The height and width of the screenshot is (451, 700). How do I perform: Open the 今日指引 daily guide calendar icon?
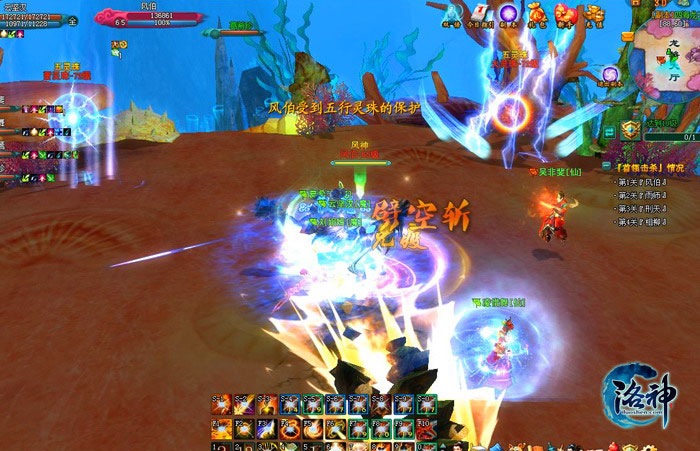coord(479,13)
